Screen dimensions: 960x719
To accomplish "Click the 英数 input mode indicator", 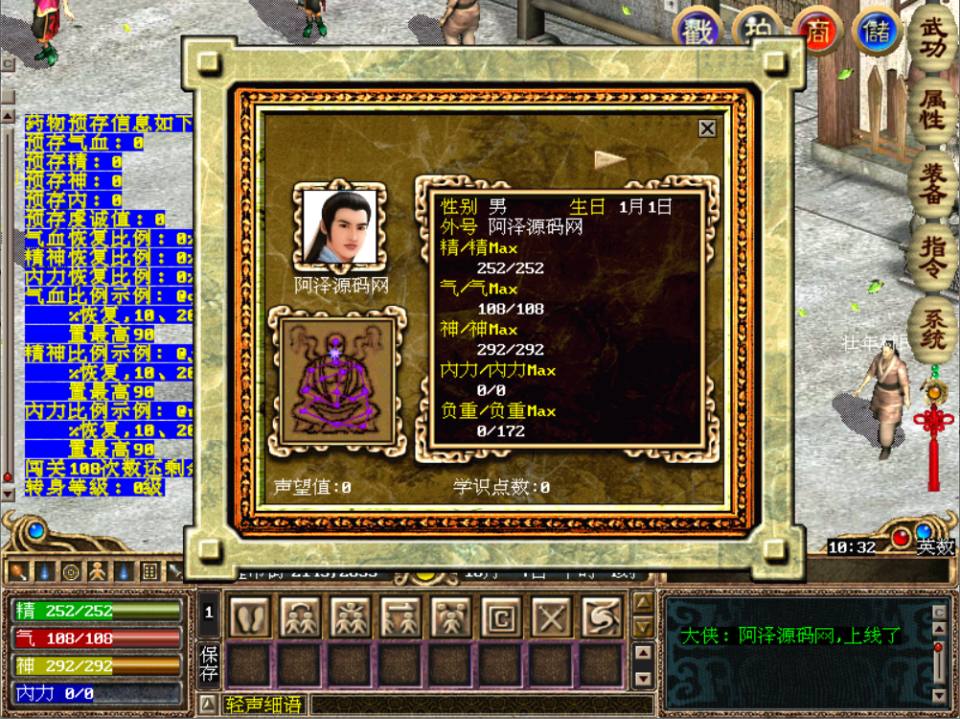I will pyautogui.click(x=936, y=547).
